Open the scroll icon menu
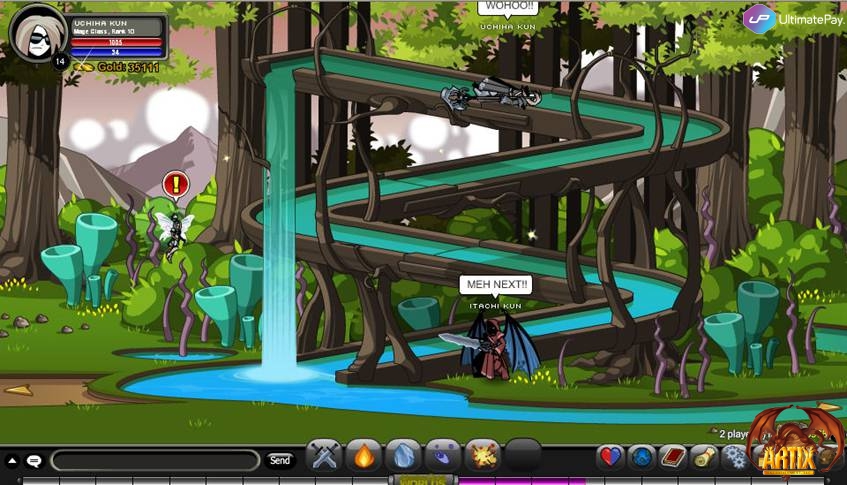 pyautogui.click(x=705, y=458)
